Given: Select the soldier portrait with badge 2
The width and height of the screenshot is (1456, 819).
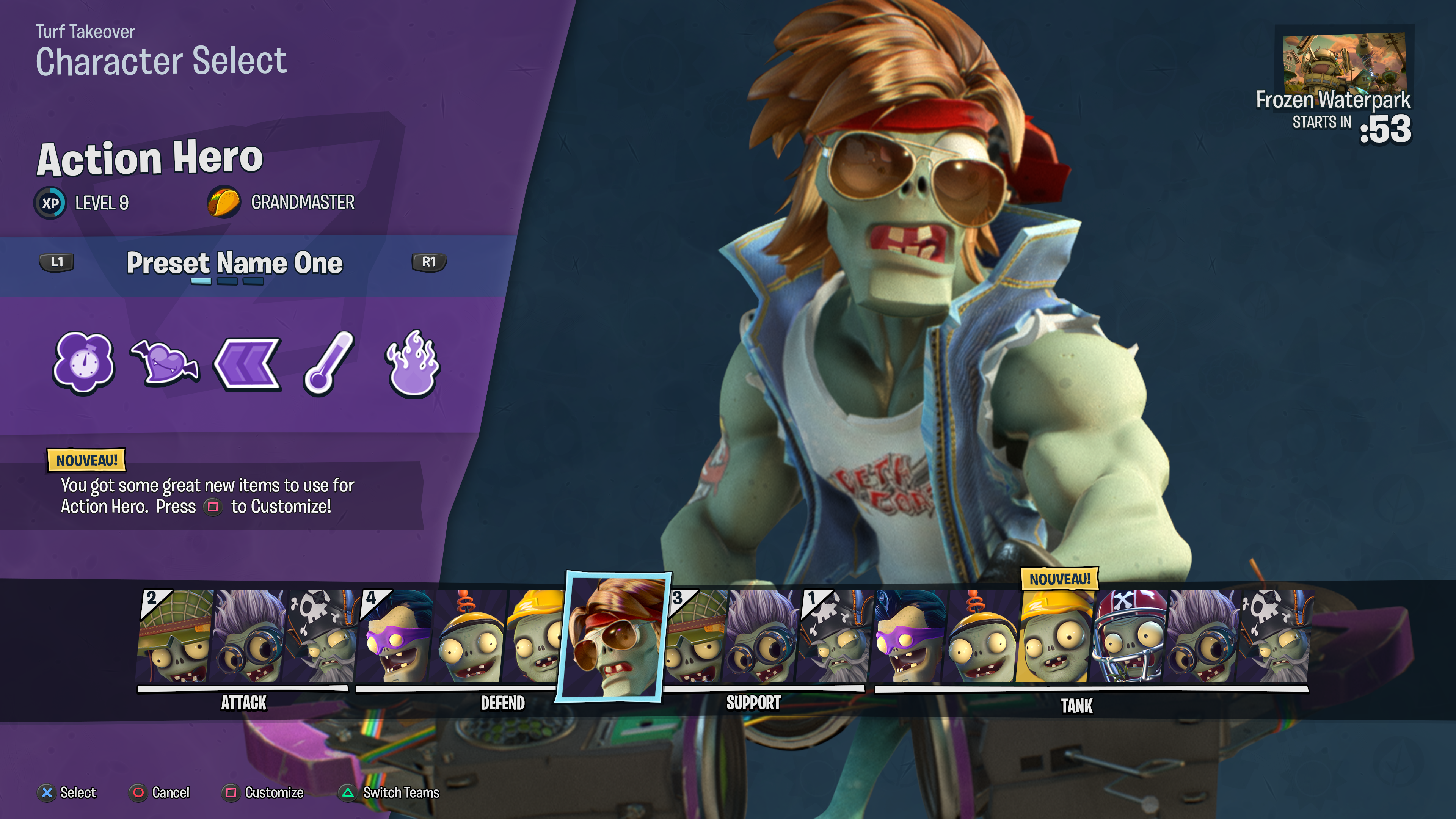Looking at the screenshot, I should point(174,637).
